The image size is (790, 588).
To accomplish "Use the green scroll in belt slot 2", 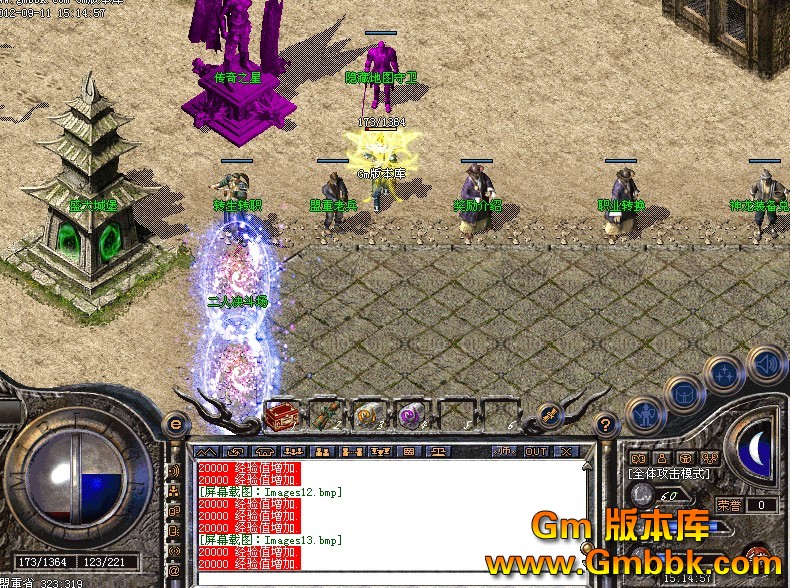I will [324, 415].
